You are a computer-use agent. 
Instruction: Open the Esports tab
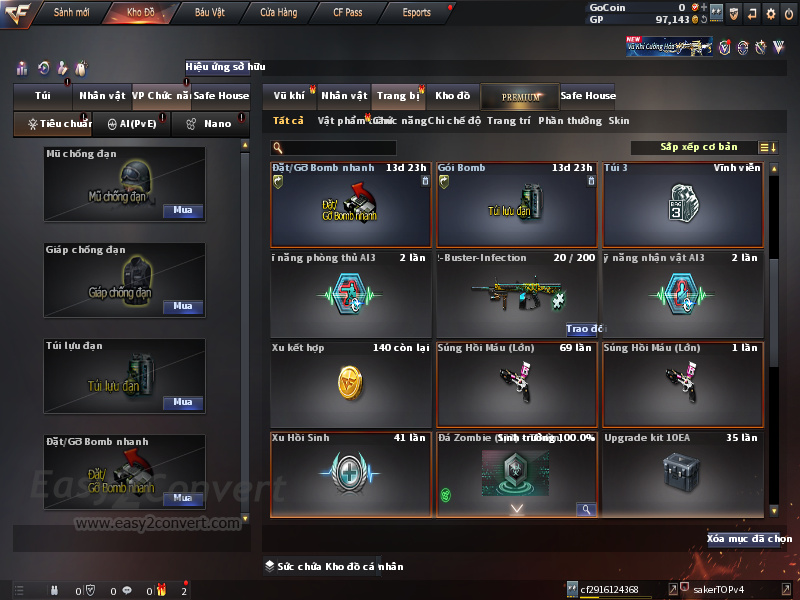click(x=416, y=13)
